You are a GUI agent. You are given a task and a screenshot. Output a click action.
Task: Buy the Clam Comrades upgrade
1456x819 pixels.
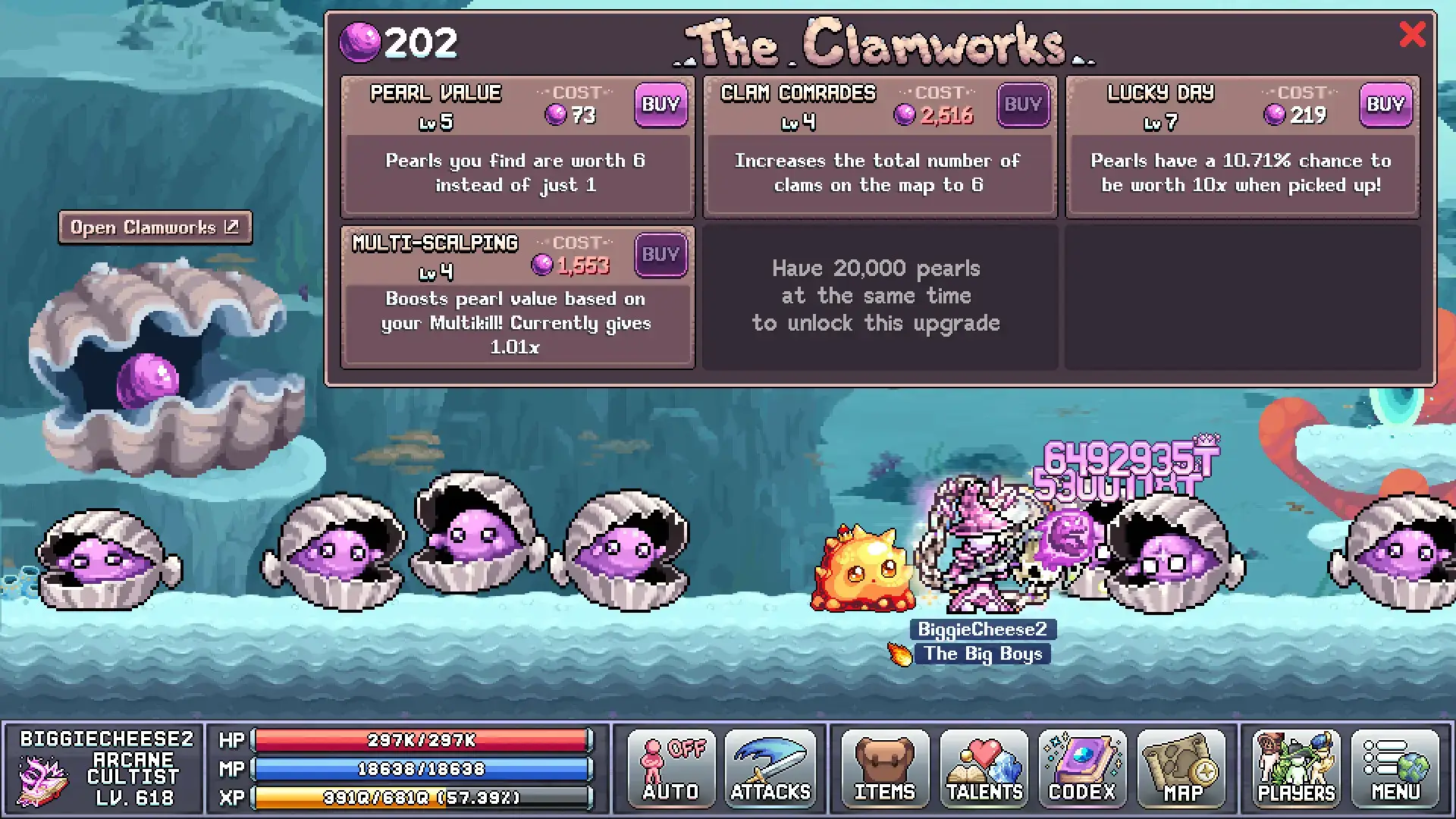1023,105
